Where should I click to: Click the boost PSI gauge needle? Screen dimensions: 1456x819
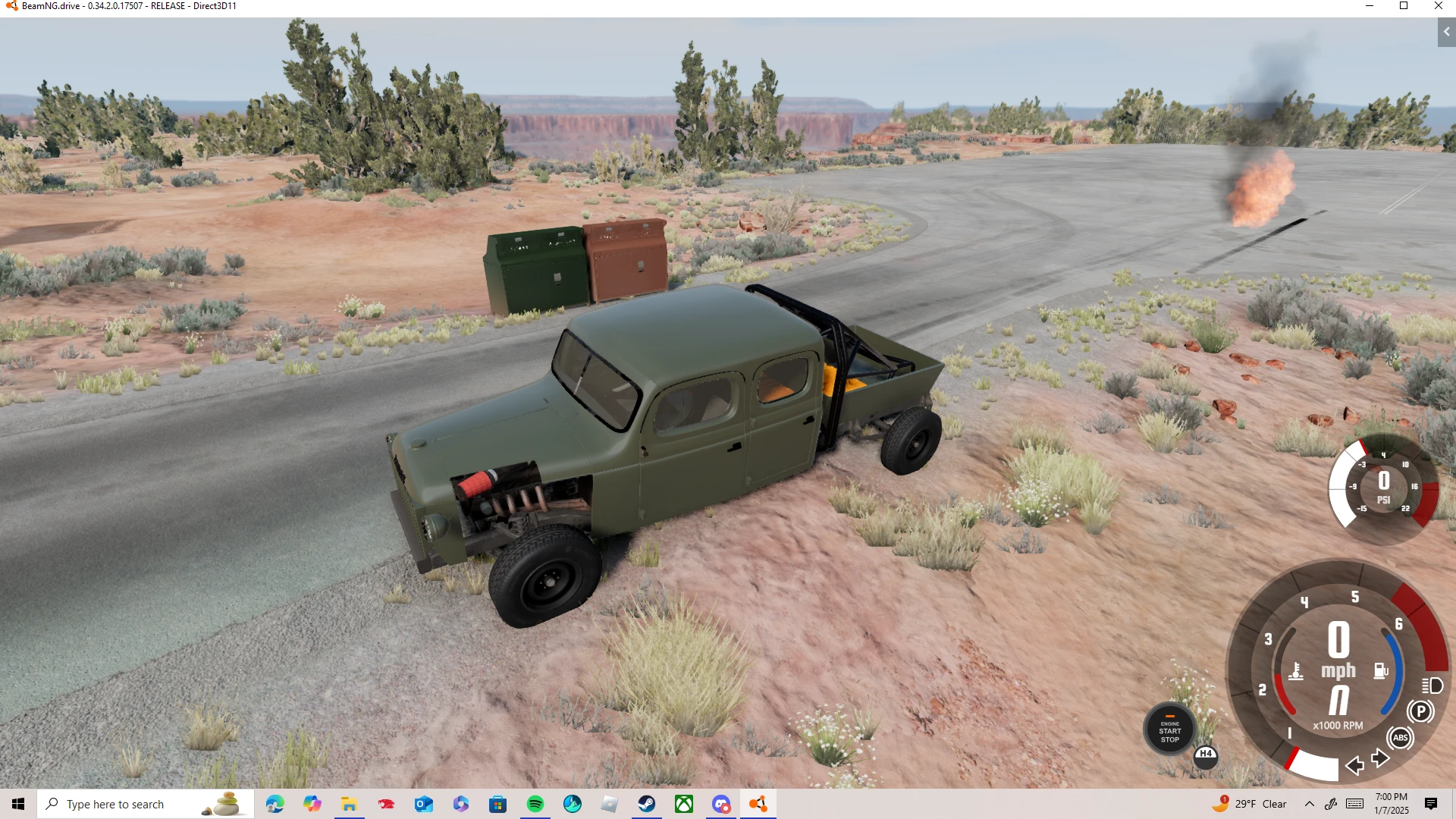point(1384,482)
